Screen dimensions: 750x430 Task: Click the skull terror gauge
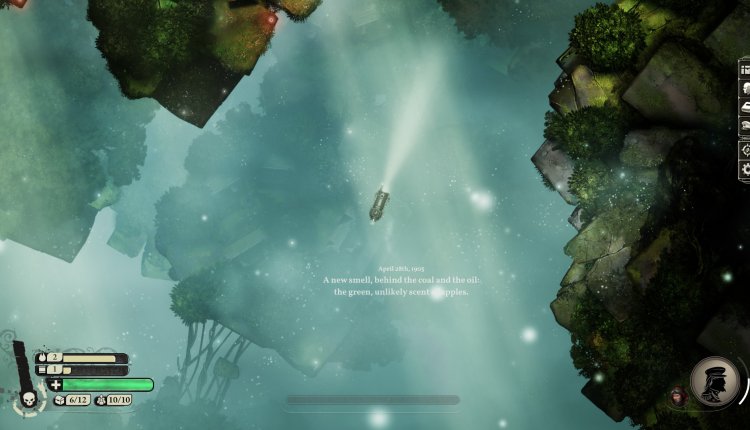26,399
